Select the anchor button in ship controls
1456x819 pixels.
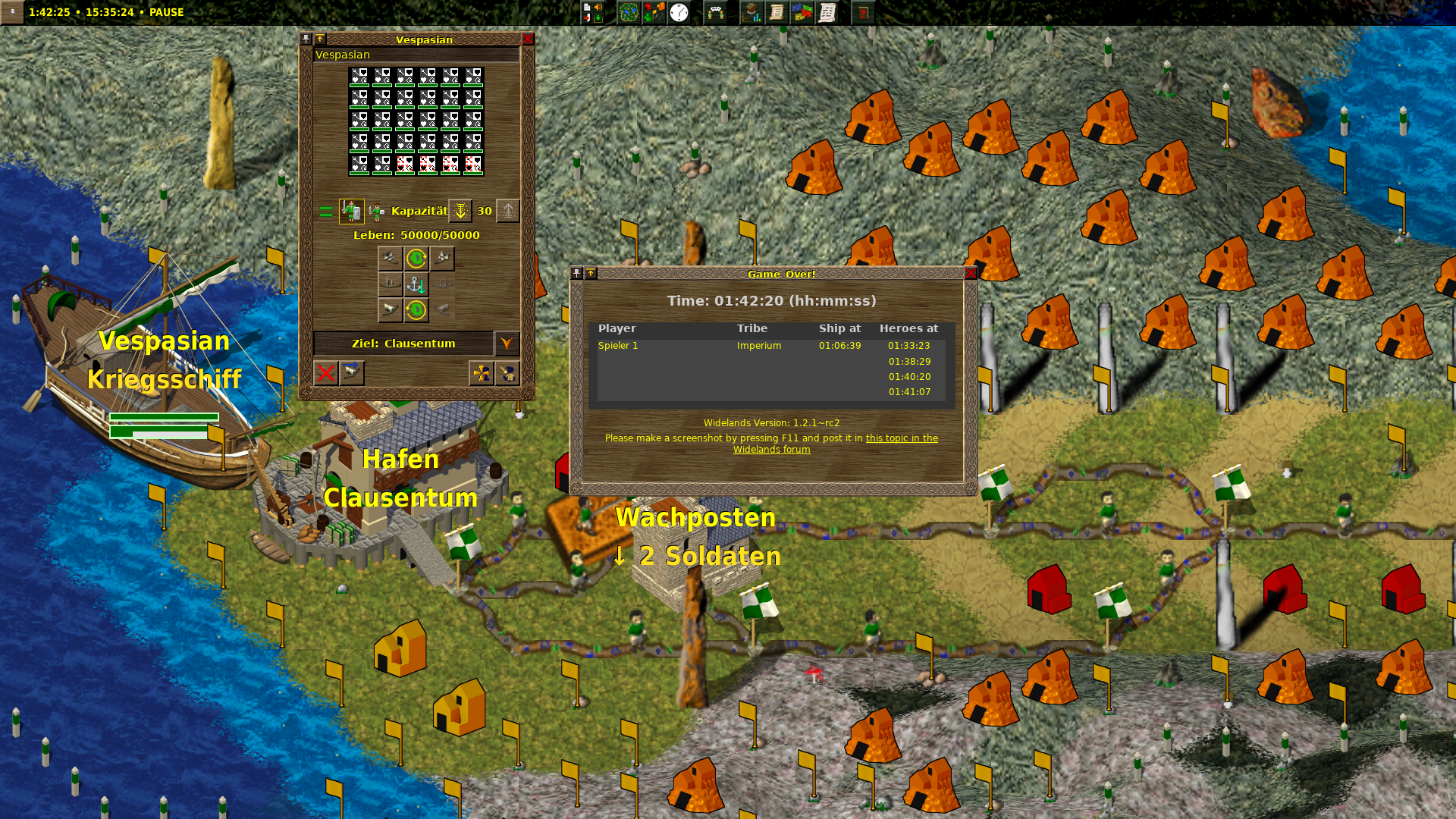click(416, 284)
